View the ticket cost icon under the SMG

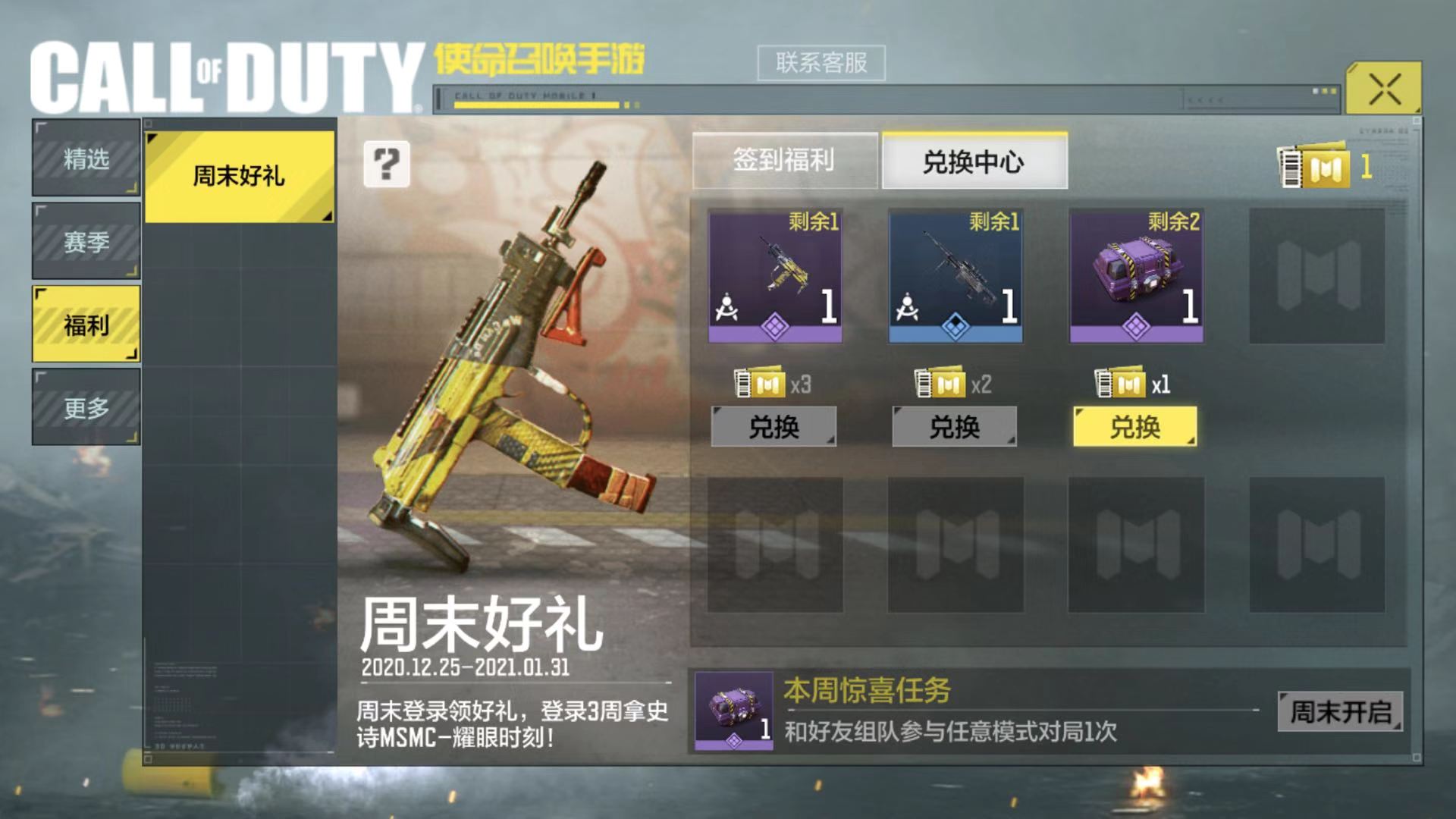pos(761,384)
